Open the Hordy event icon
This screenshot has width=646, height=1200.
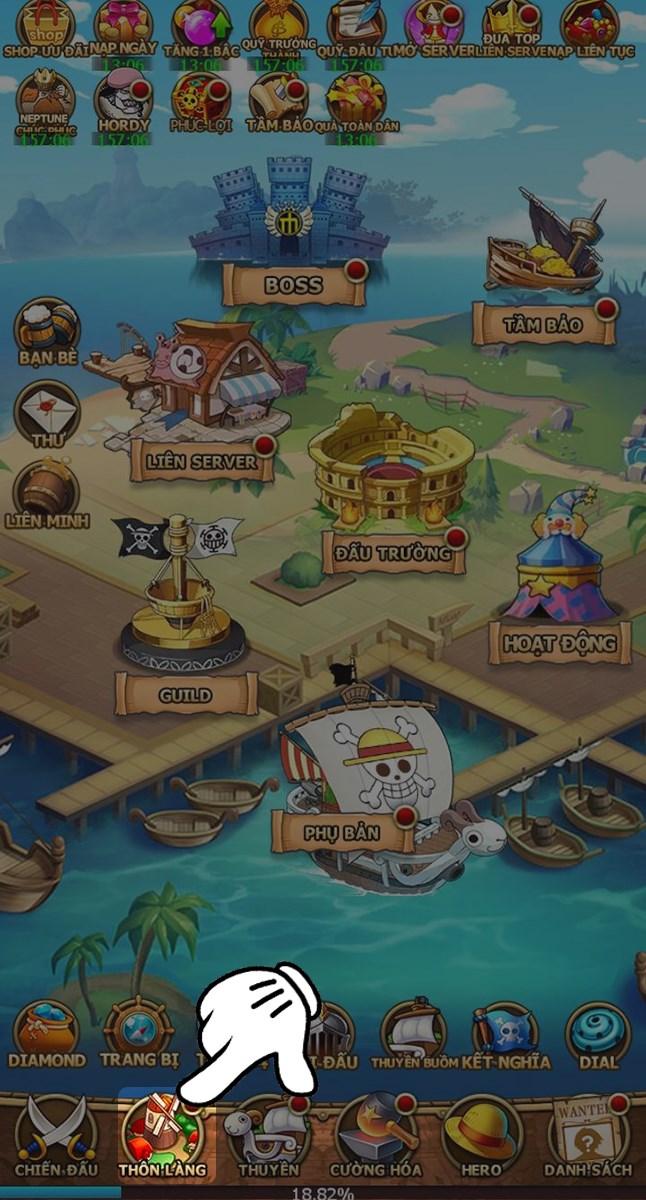123,102
